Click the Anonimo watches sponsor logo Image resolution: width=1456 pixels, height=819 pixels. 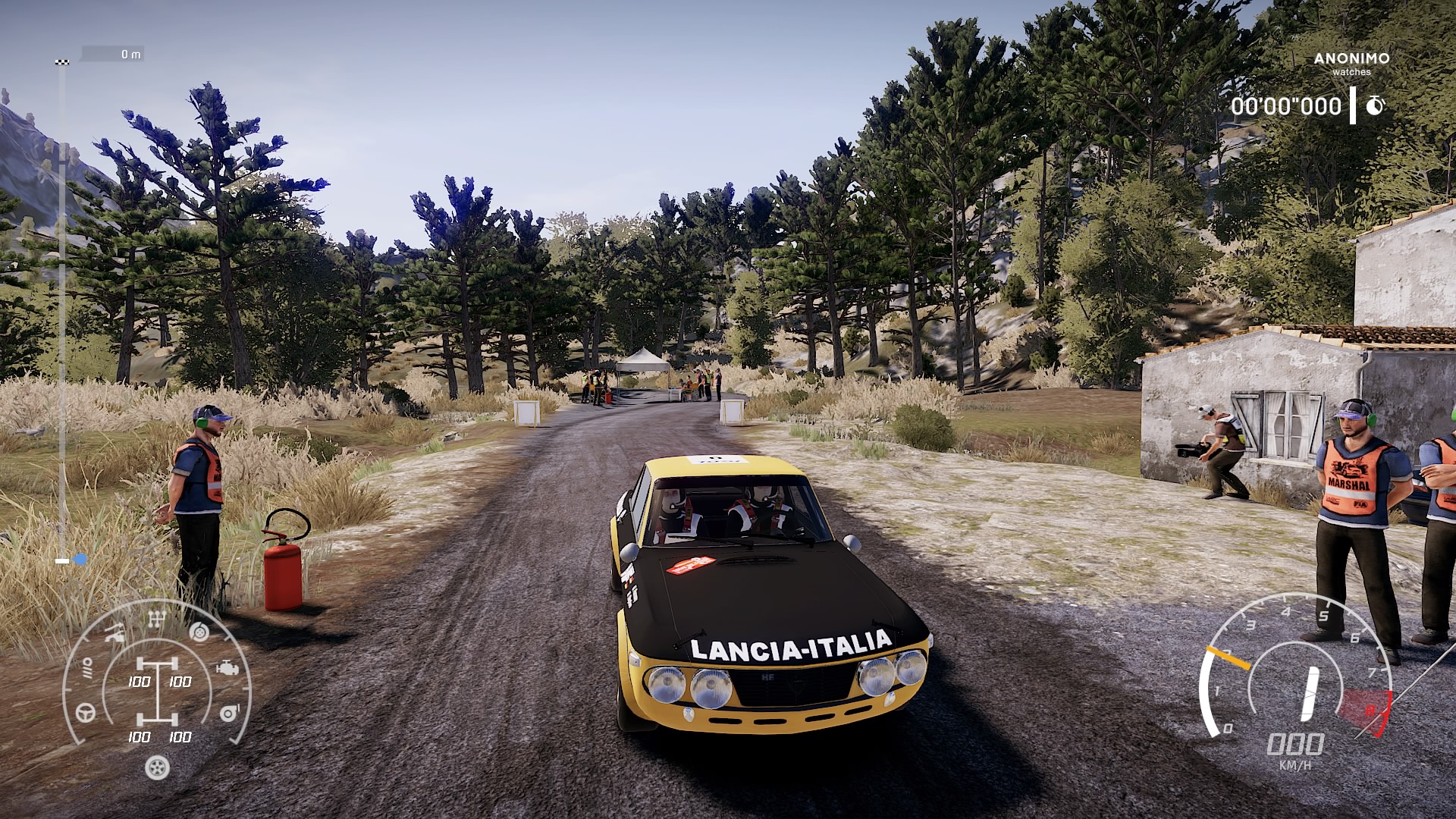(1351, 63)
